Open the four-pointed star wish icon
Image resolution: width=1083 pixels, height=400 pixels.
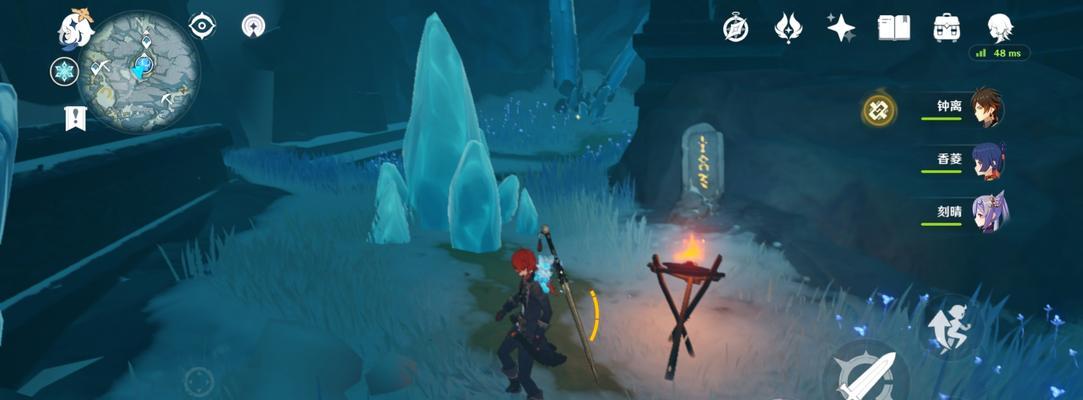(x=841, y=28)
